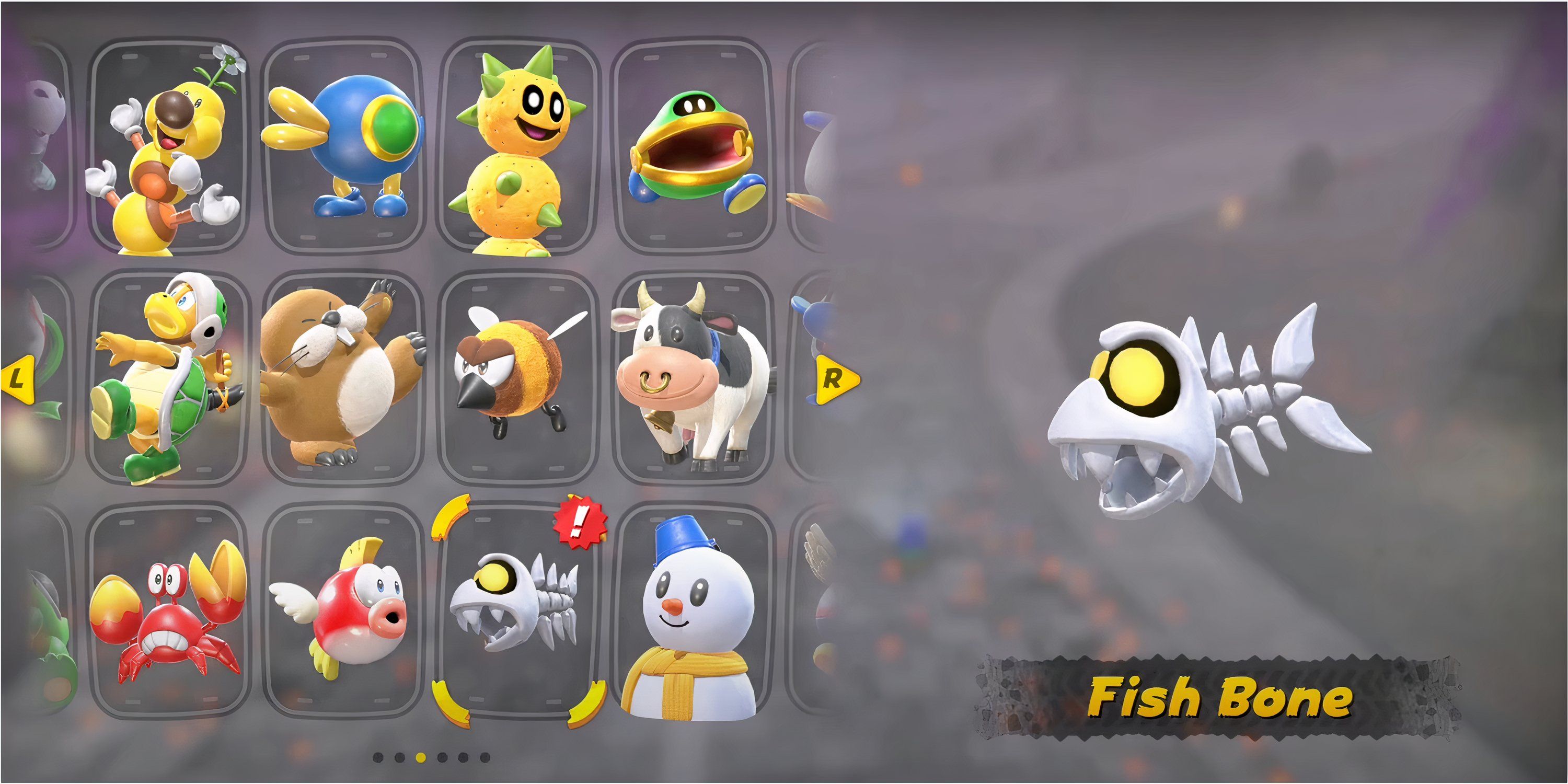Select the last page indicator dot
Viewport: 1568px width, 784px height.
[x=485, y=758]
